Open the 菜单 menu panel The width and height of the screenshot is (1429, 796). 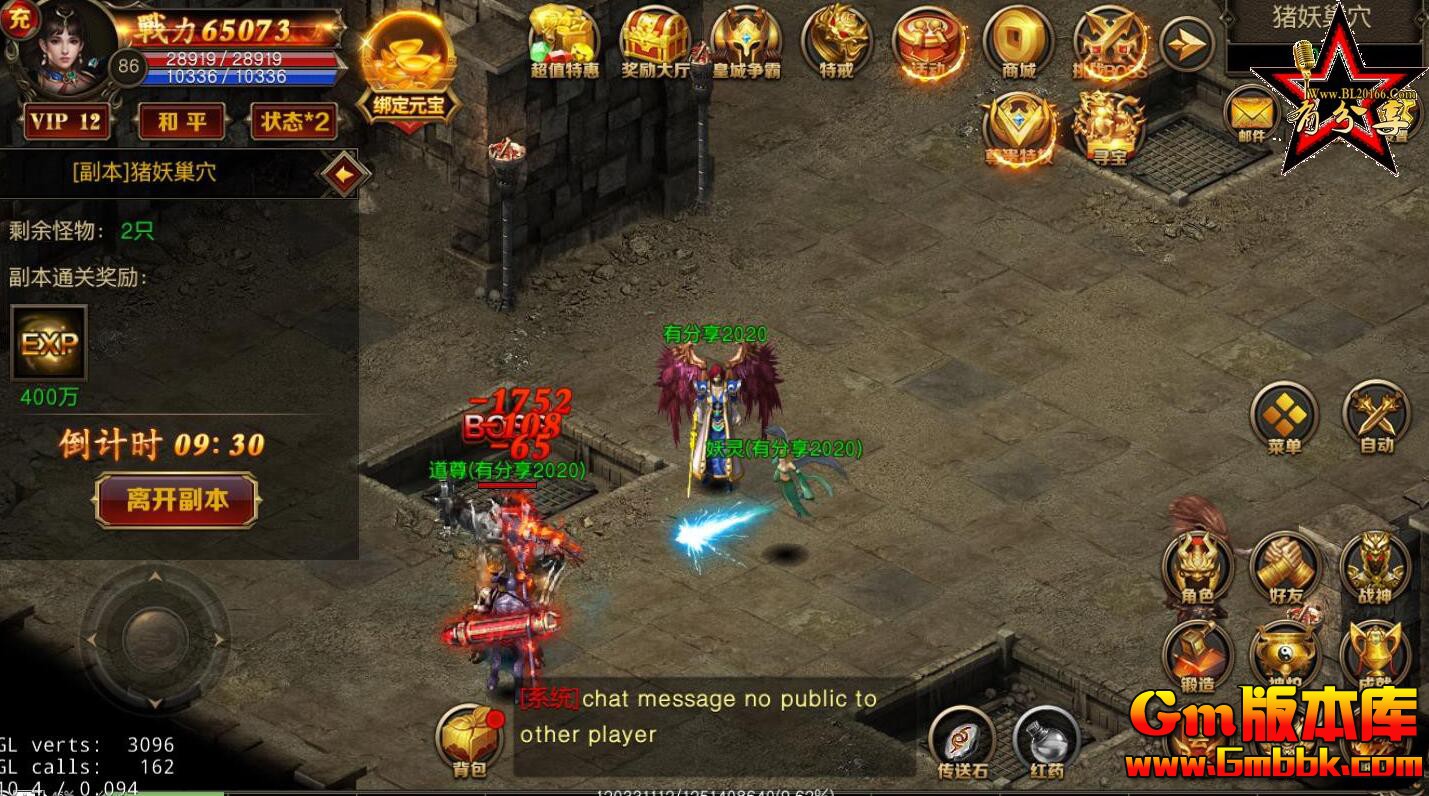(1283, 413)
